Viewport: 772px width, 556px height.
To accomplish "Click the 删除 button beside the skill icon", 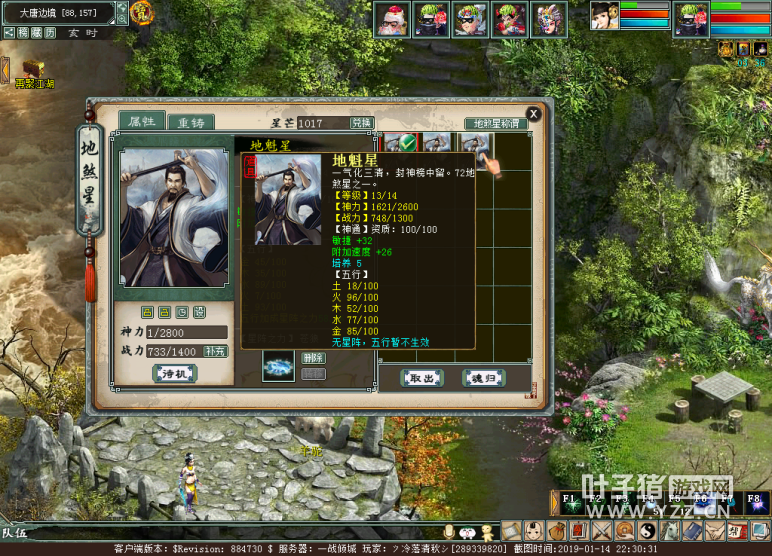I will [x=313, y=357].
